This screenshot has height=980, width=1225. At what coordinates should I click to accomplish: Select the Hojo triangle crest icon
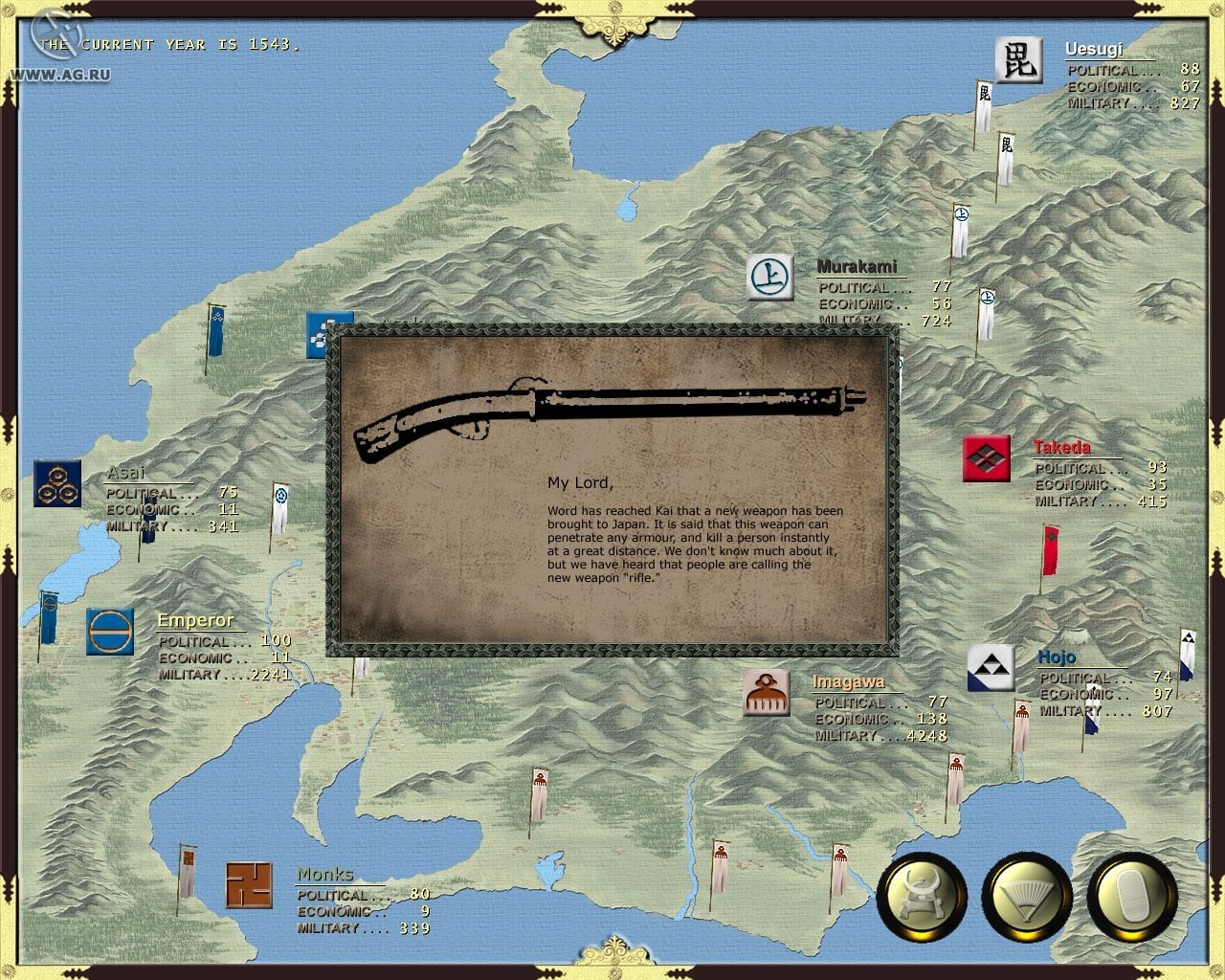click(x=991, y=667)
